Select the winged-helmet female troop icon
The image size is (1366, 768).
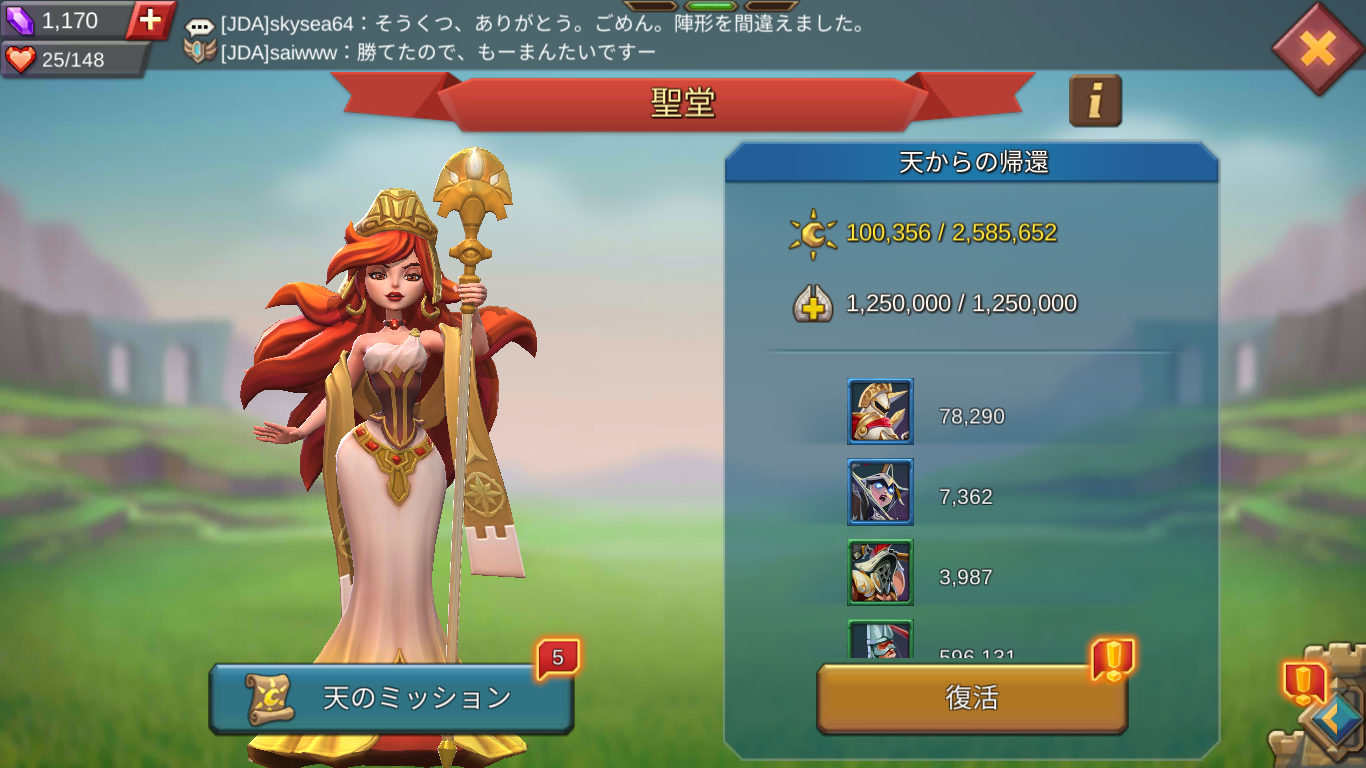coord(880,492)
